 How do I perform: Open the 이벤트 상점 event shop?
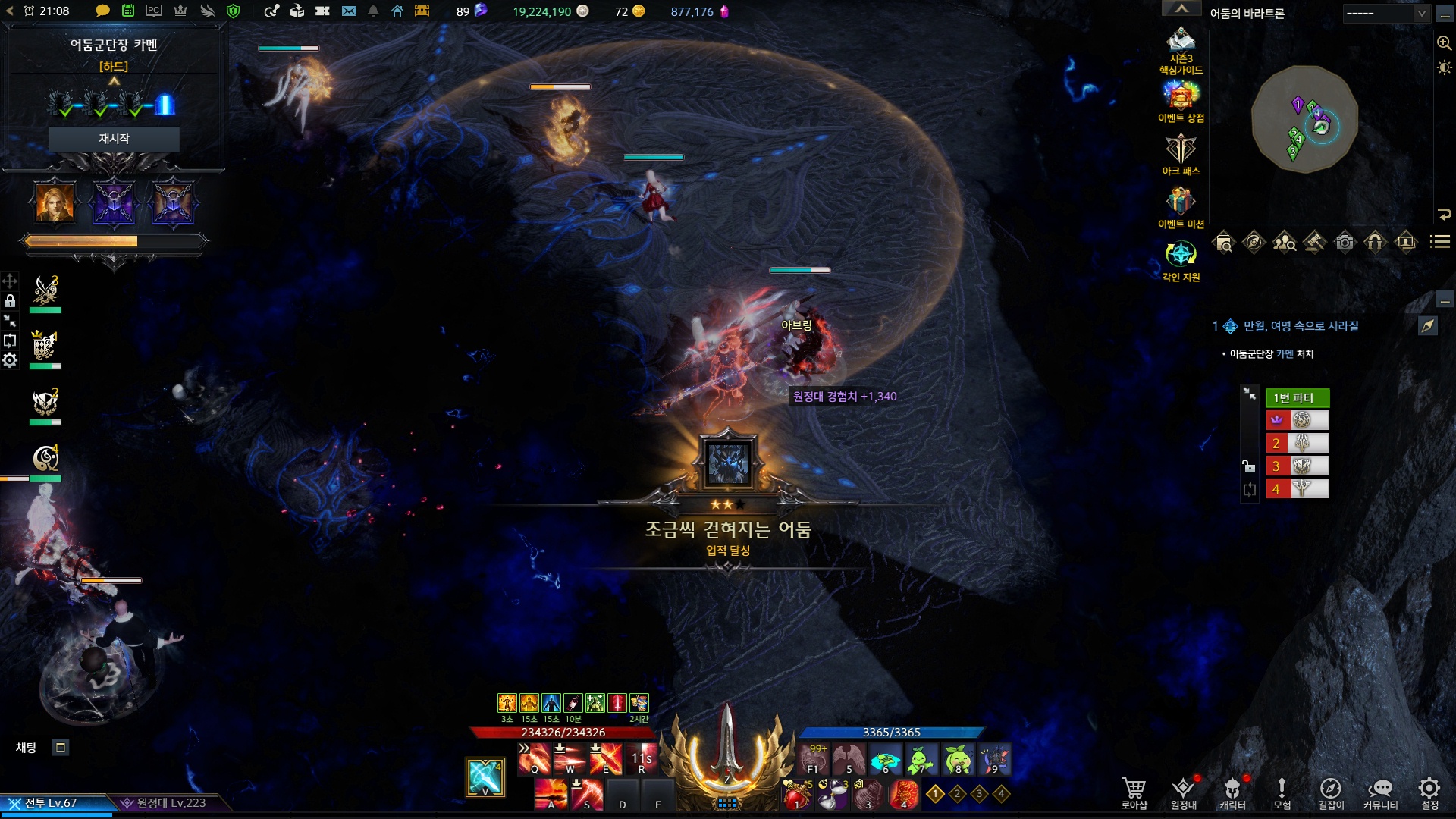(x=1181, y=101)
